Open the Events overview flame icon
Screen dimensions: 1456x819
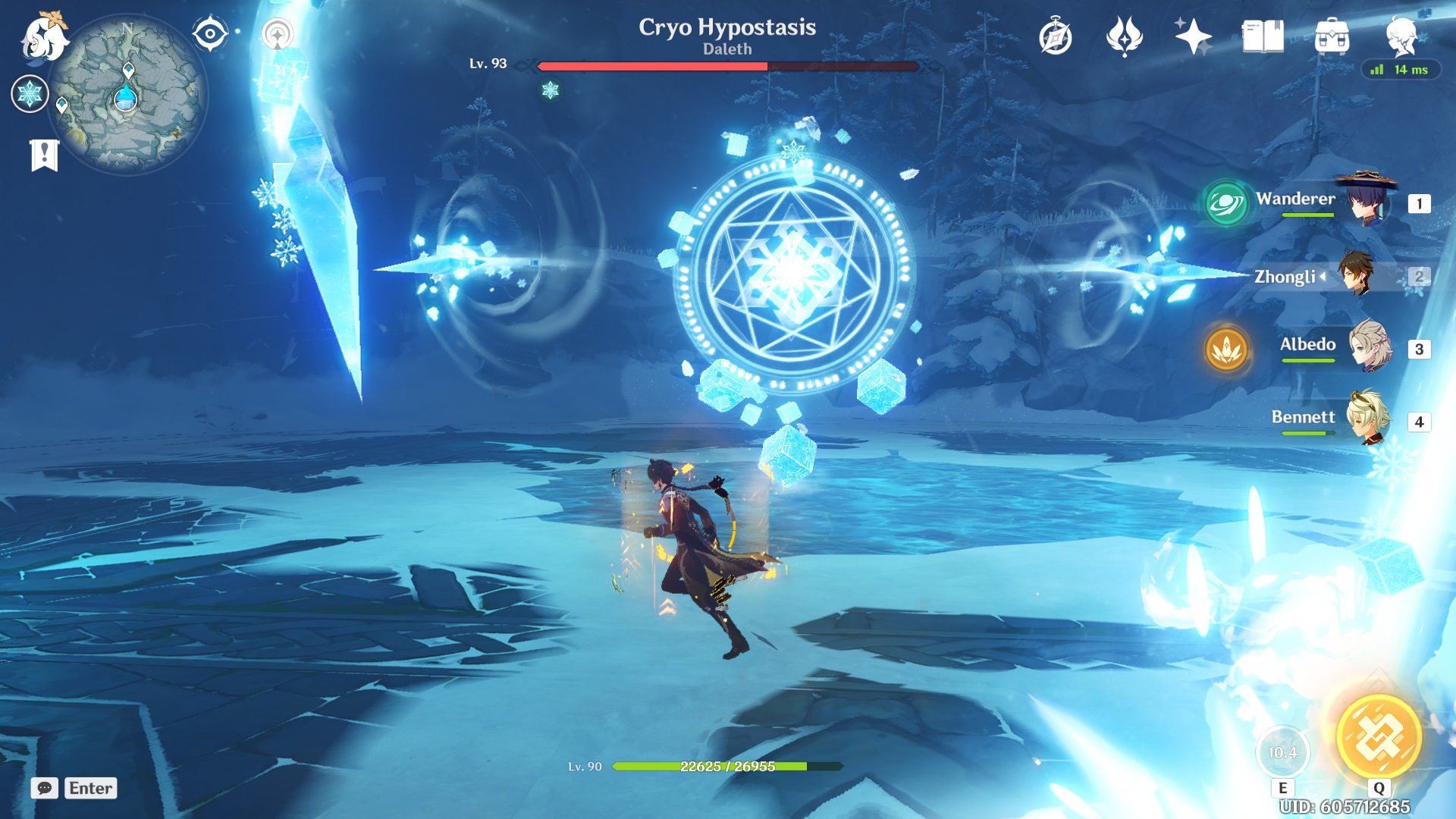[1125, 33]
